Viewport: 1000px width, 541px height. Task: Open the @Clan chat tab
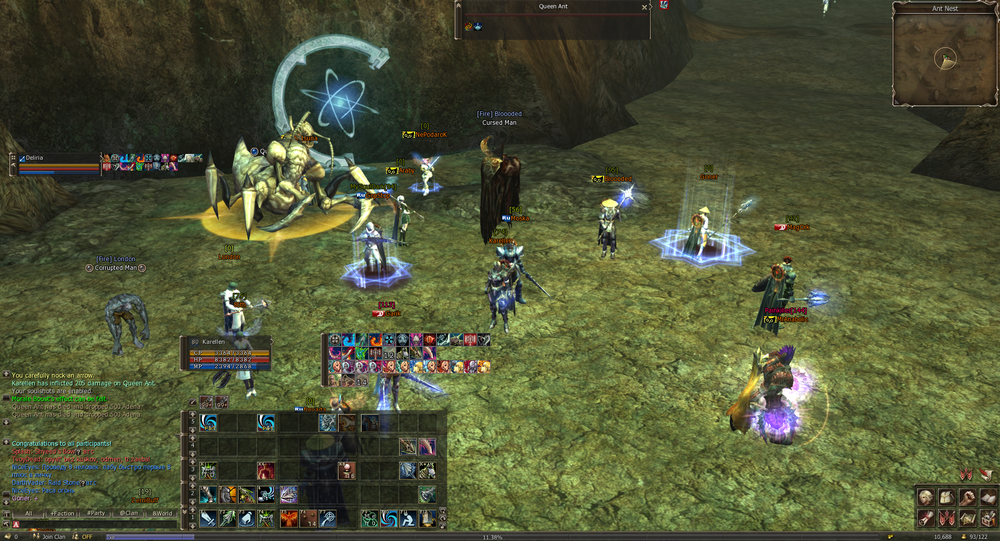[129, 513]
